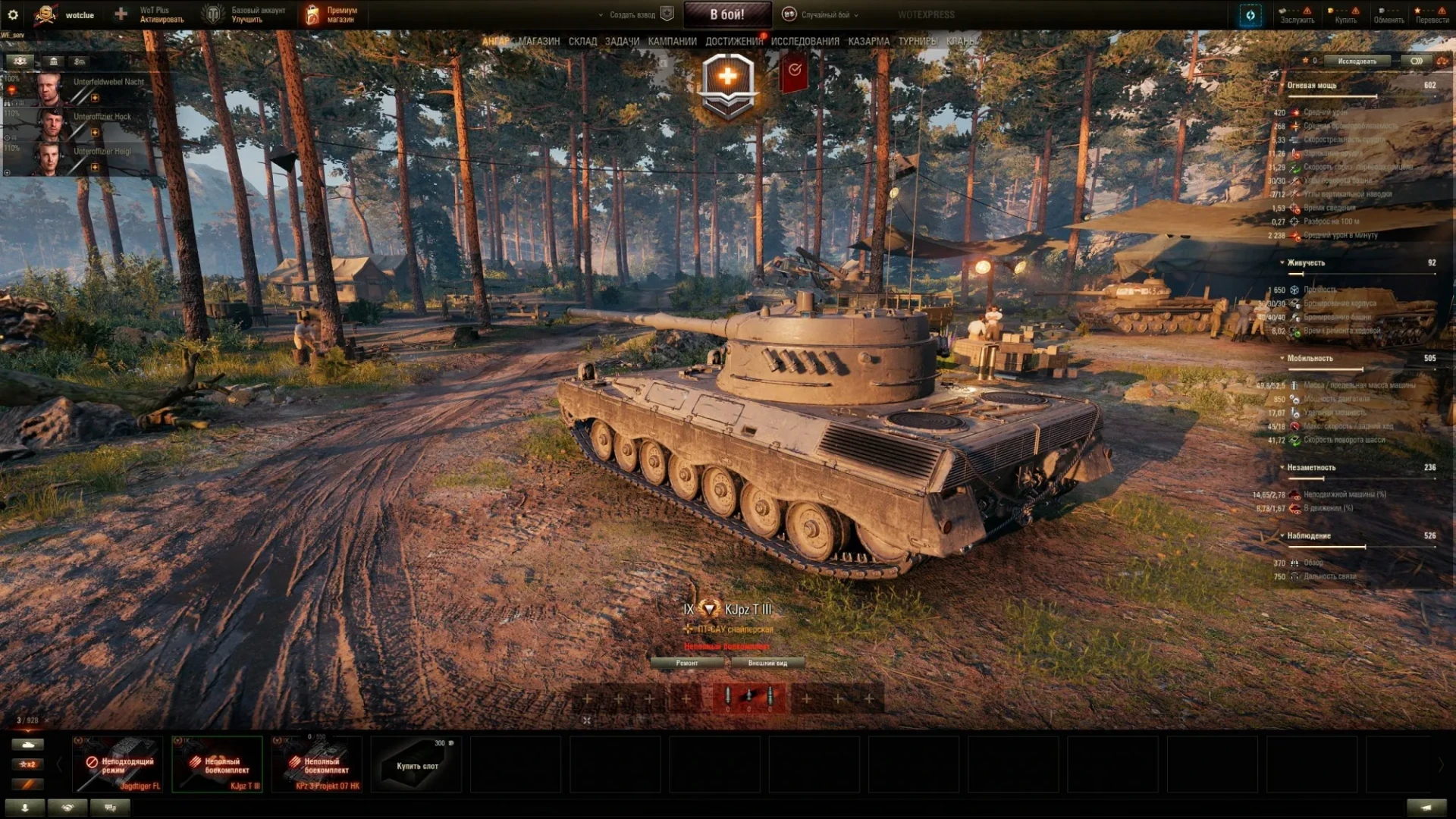The height and width of the screenshot is (819, 1456).
Task: Open the СКЛАД tab
Action: coord(582,42)
